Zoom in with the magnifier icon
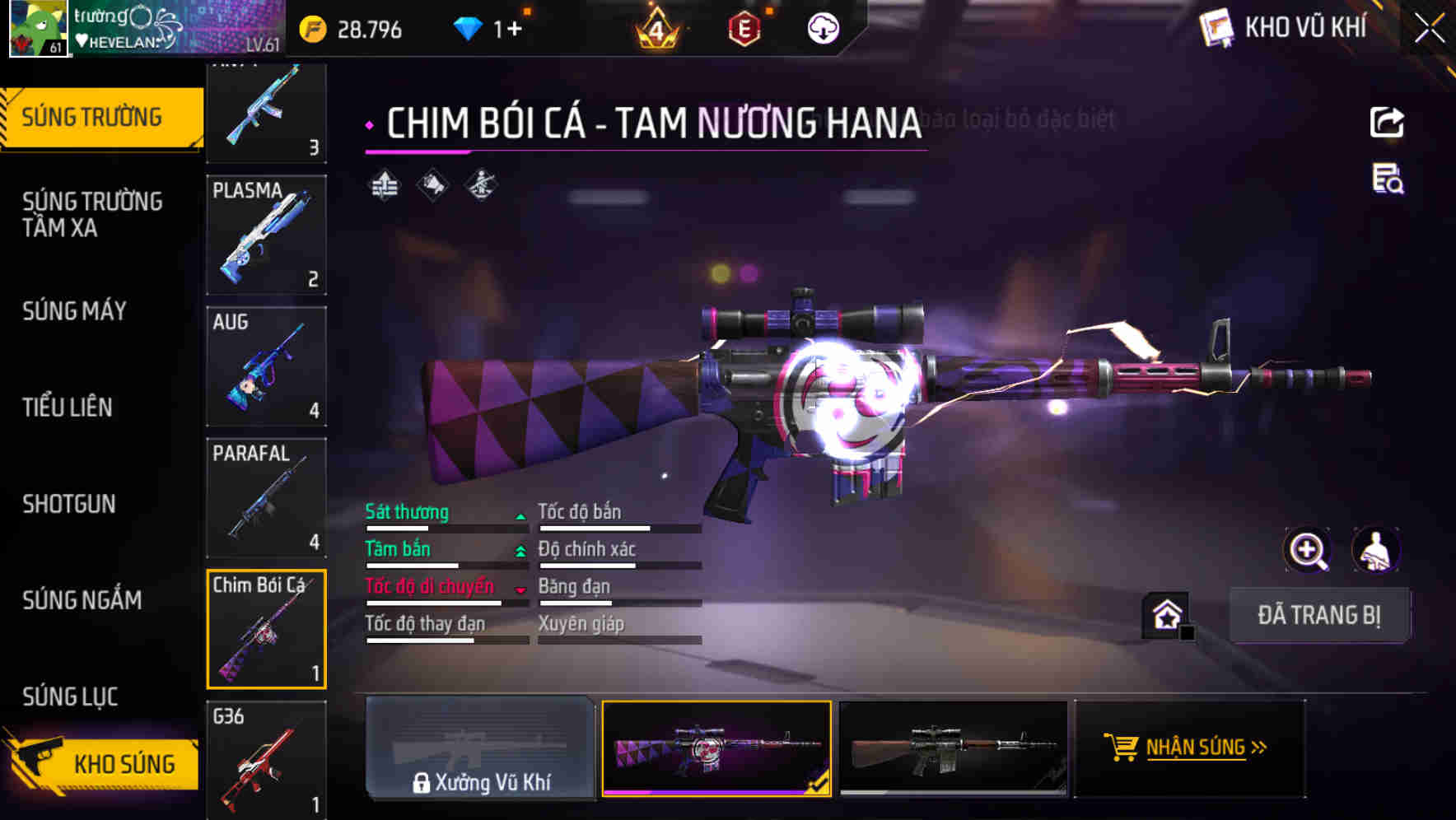Viewport: 1456px width, 820px height. click(x=1307, y=550)
